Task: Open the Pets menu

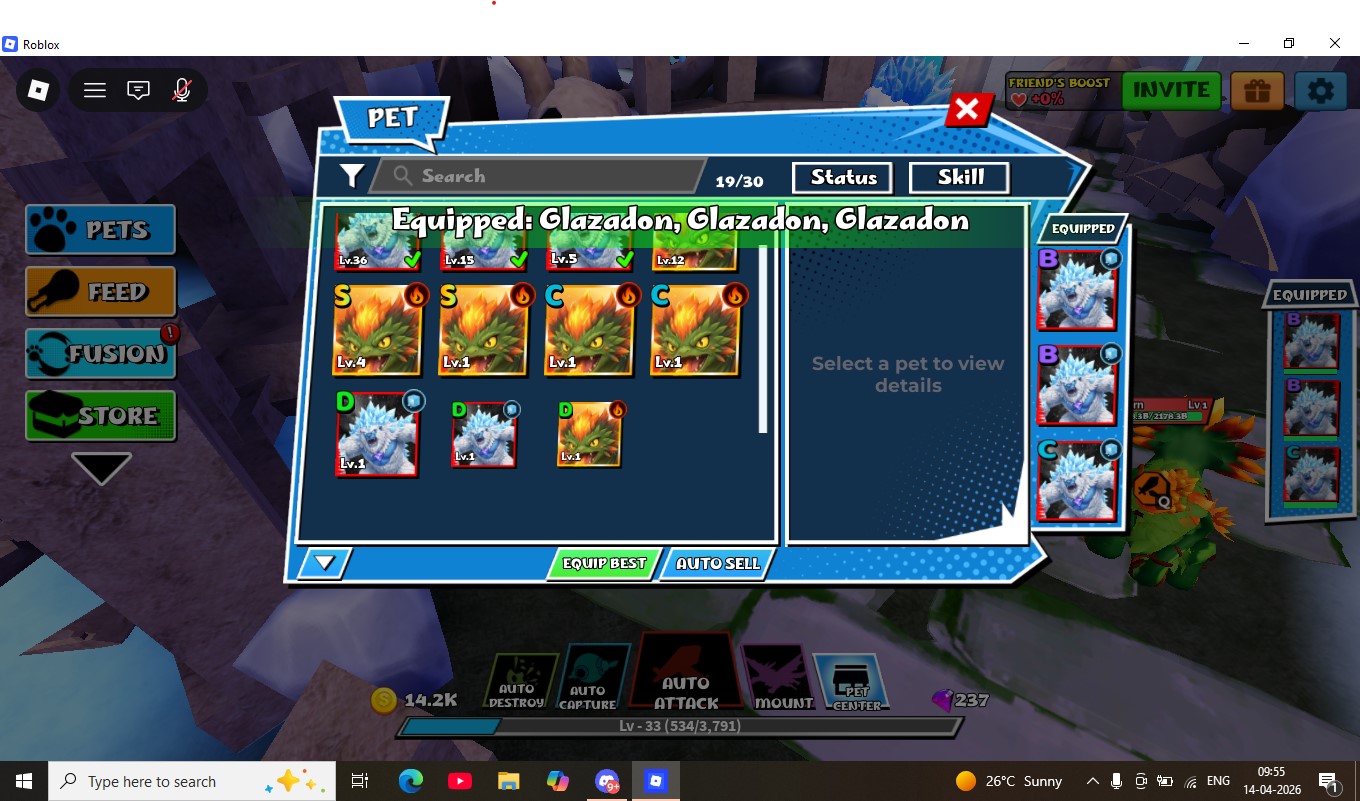Action: tap(101, 230)
